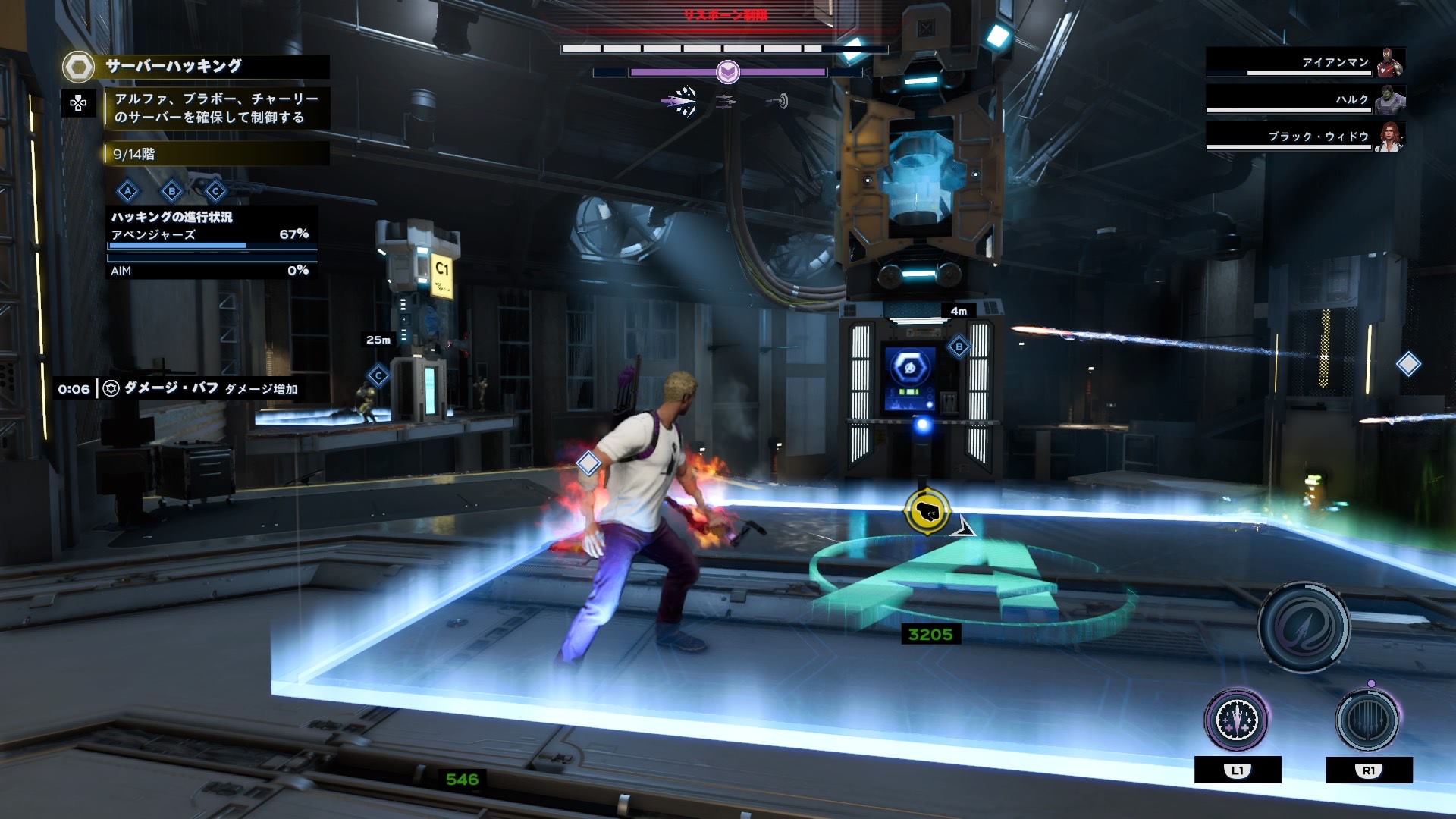Choose the arrow-and-target type icon
1456x819 pixels.
coord(777,101)
